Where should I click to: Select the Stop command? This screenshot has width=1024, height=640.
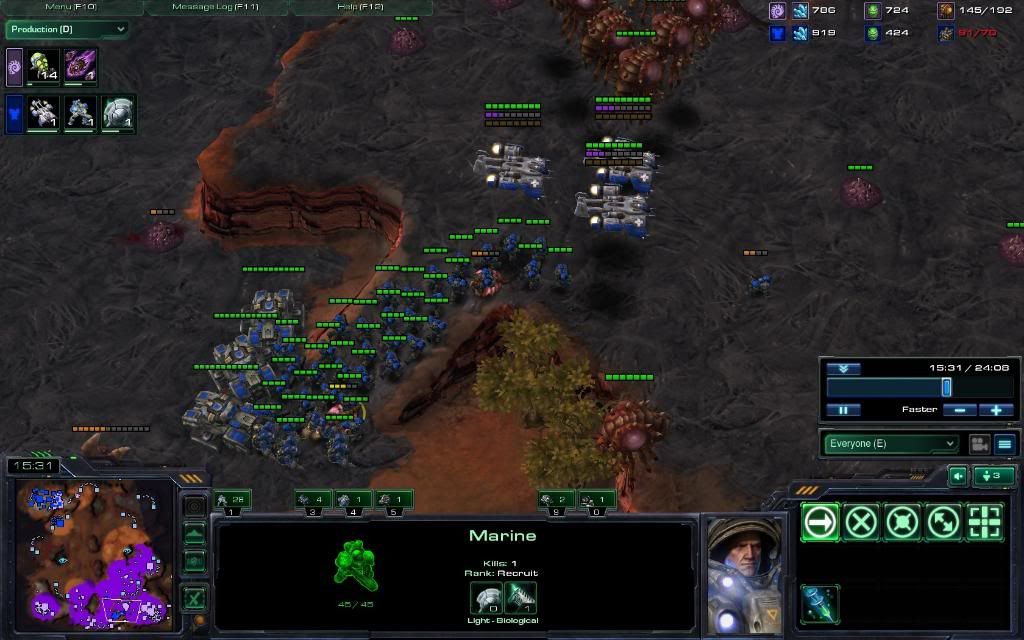pyautogui.click(x=861, y=522)
